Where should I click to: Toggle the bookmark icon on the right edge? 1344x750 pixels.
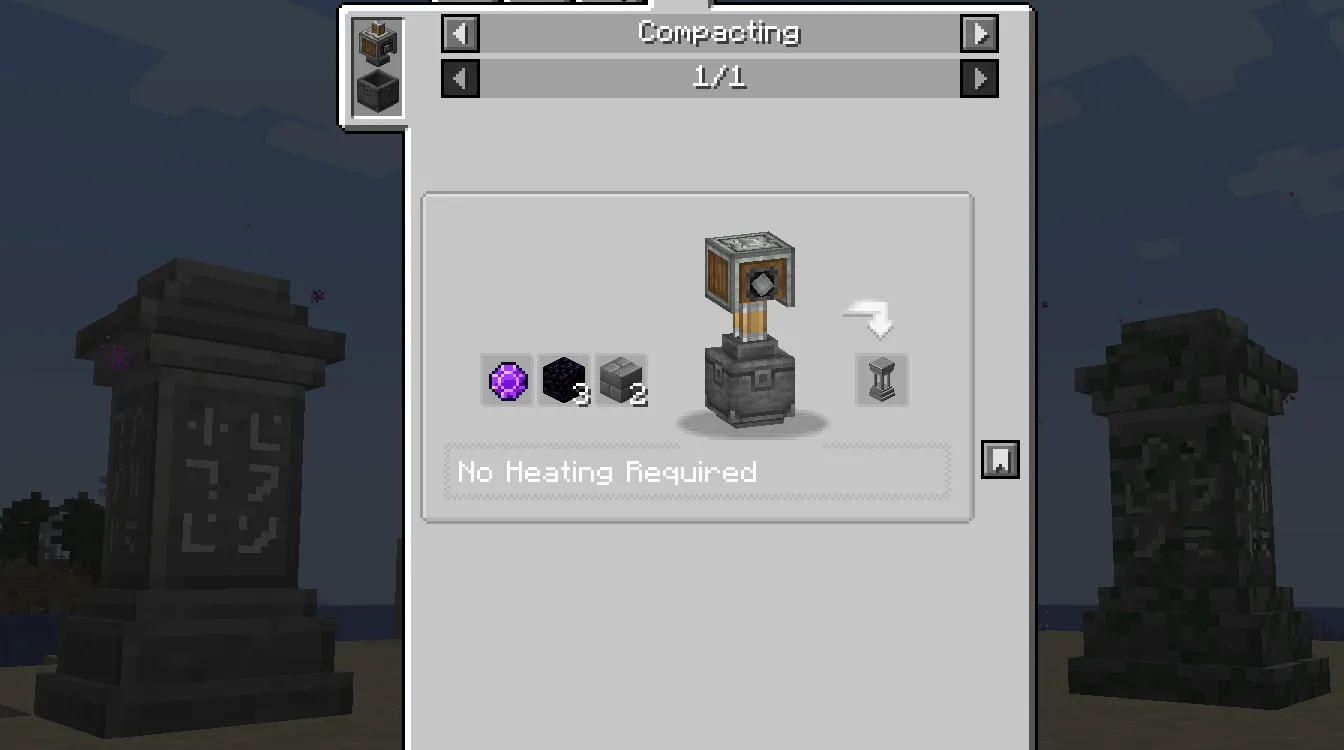pyautogui.click(x=1000, y=459)
